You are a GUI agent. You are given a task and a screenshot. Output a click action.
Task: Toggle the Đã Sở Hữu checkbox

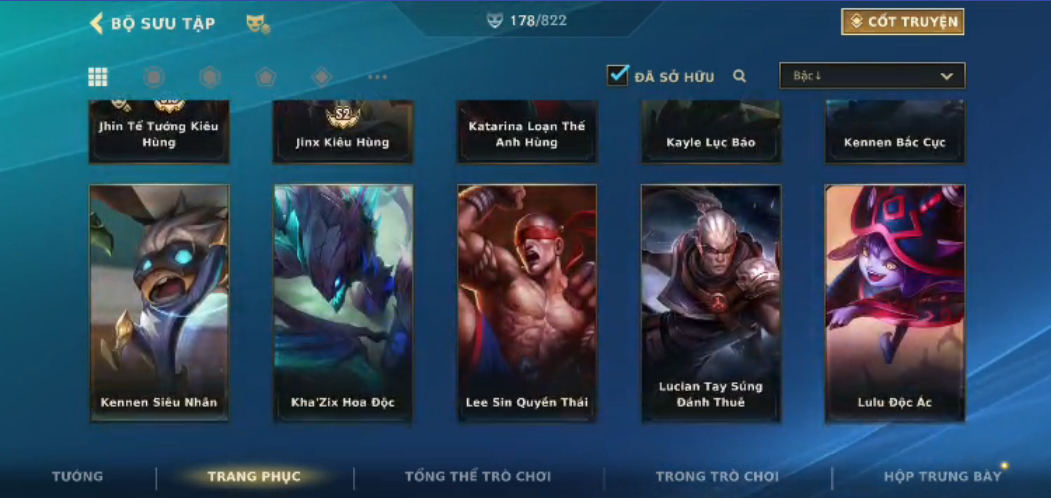(x=618, y=75)
